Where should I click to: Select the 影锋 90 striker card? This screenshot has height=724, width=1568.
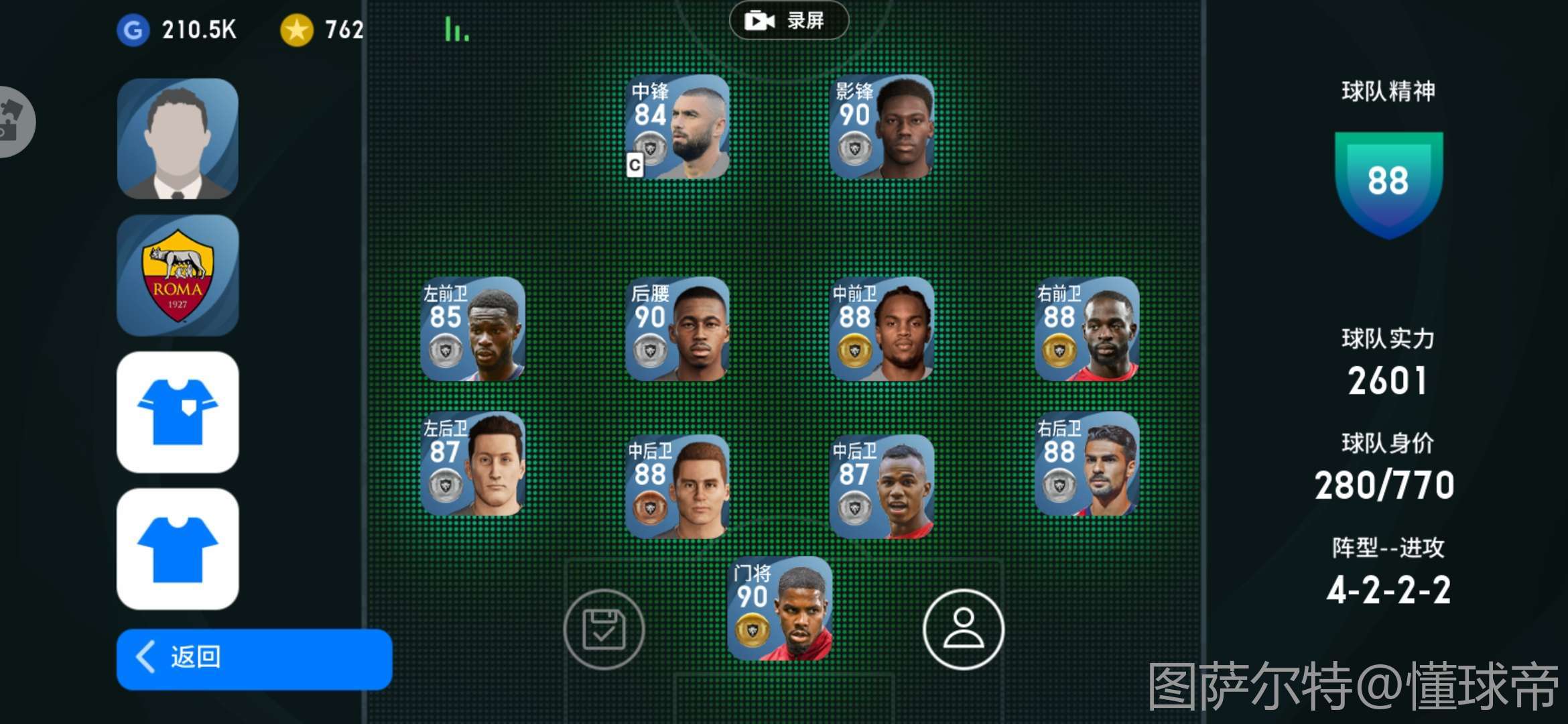(x=881, y=127)
